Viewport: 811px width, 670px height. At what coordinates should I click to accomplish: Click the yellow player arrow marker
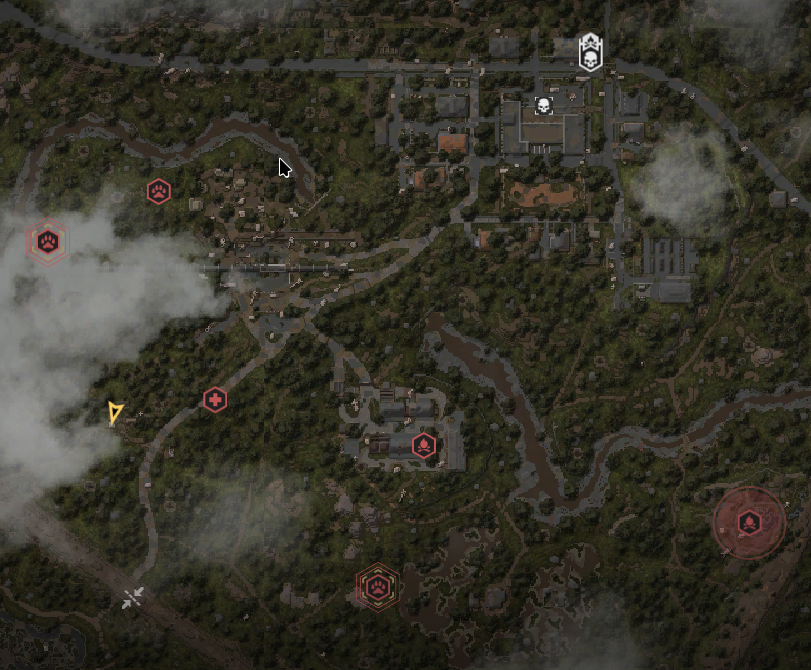pos(115,413)
